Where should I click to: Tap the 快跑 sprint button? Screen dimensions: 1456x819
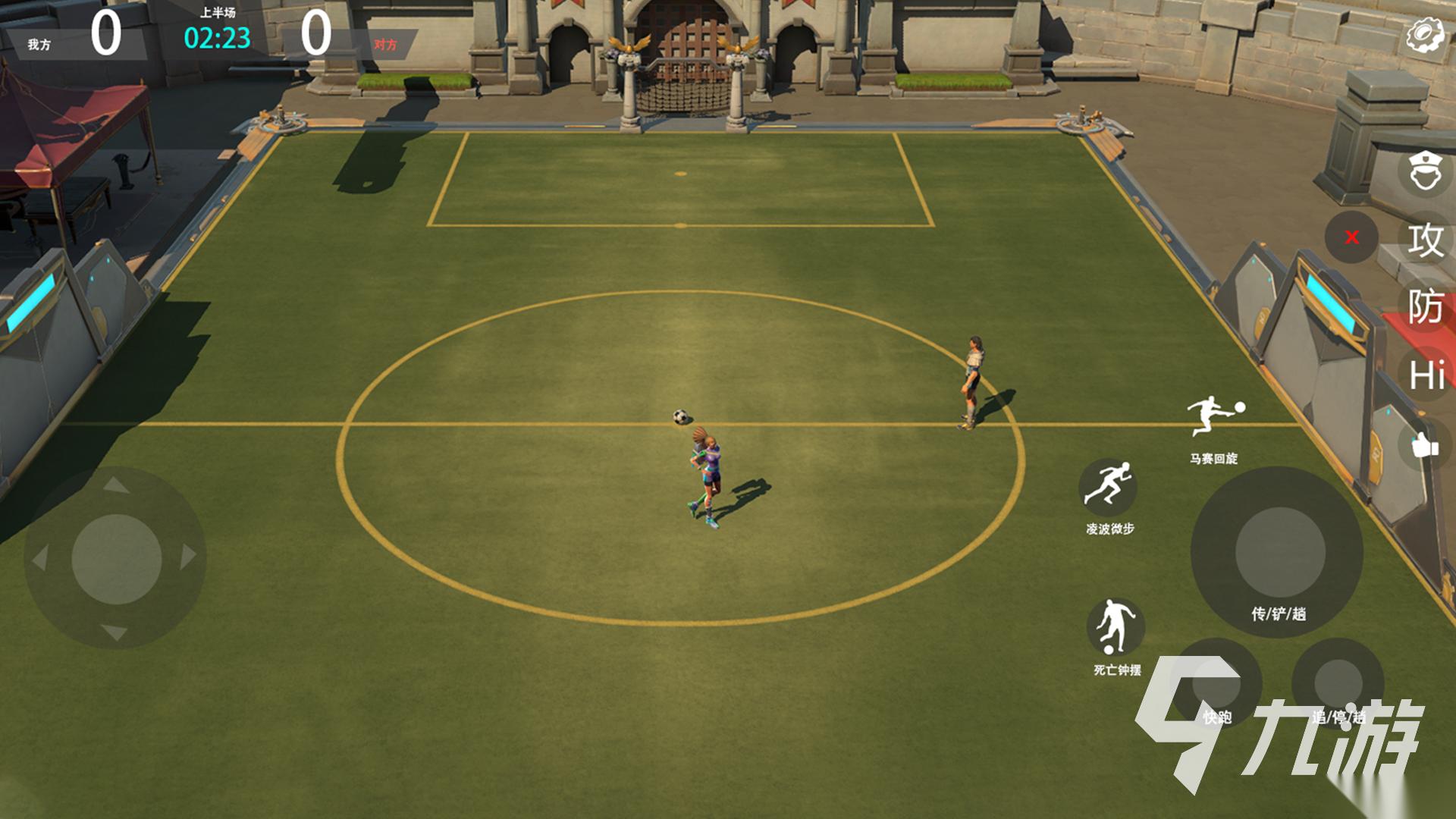(x=1216, y=684)
